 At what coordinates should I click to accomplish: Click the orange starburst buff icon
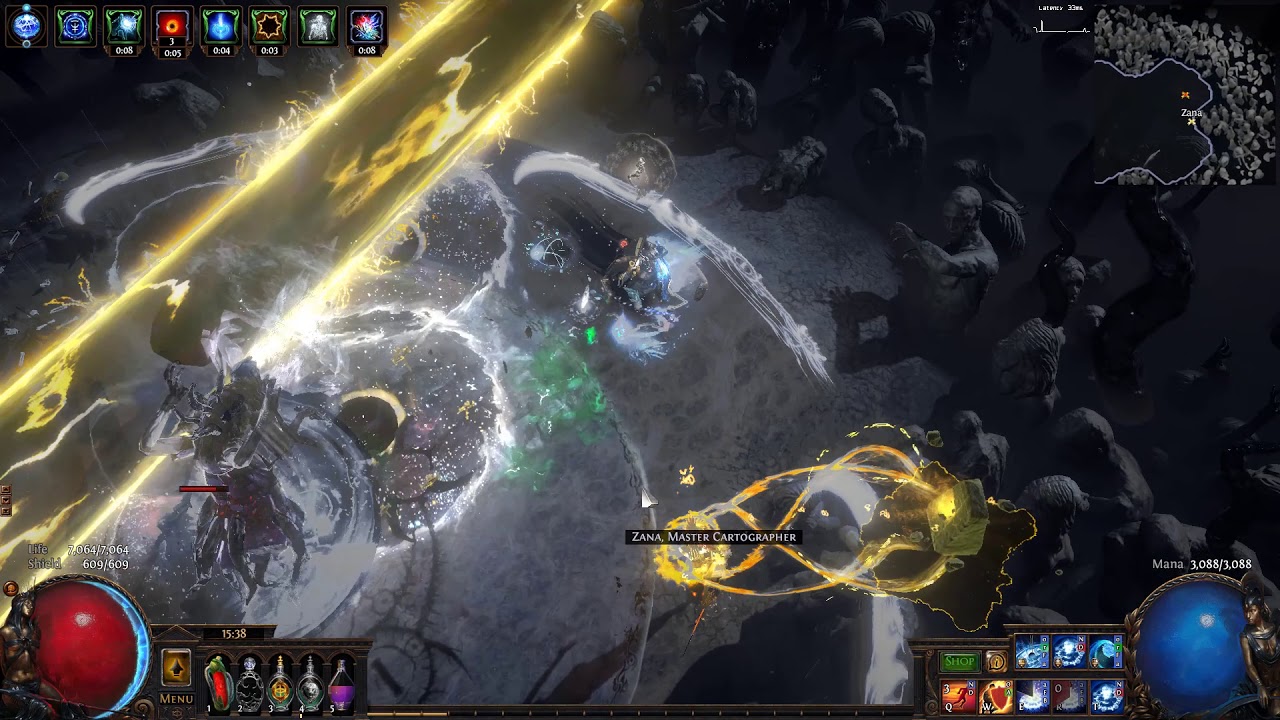(x=269, y=26)
